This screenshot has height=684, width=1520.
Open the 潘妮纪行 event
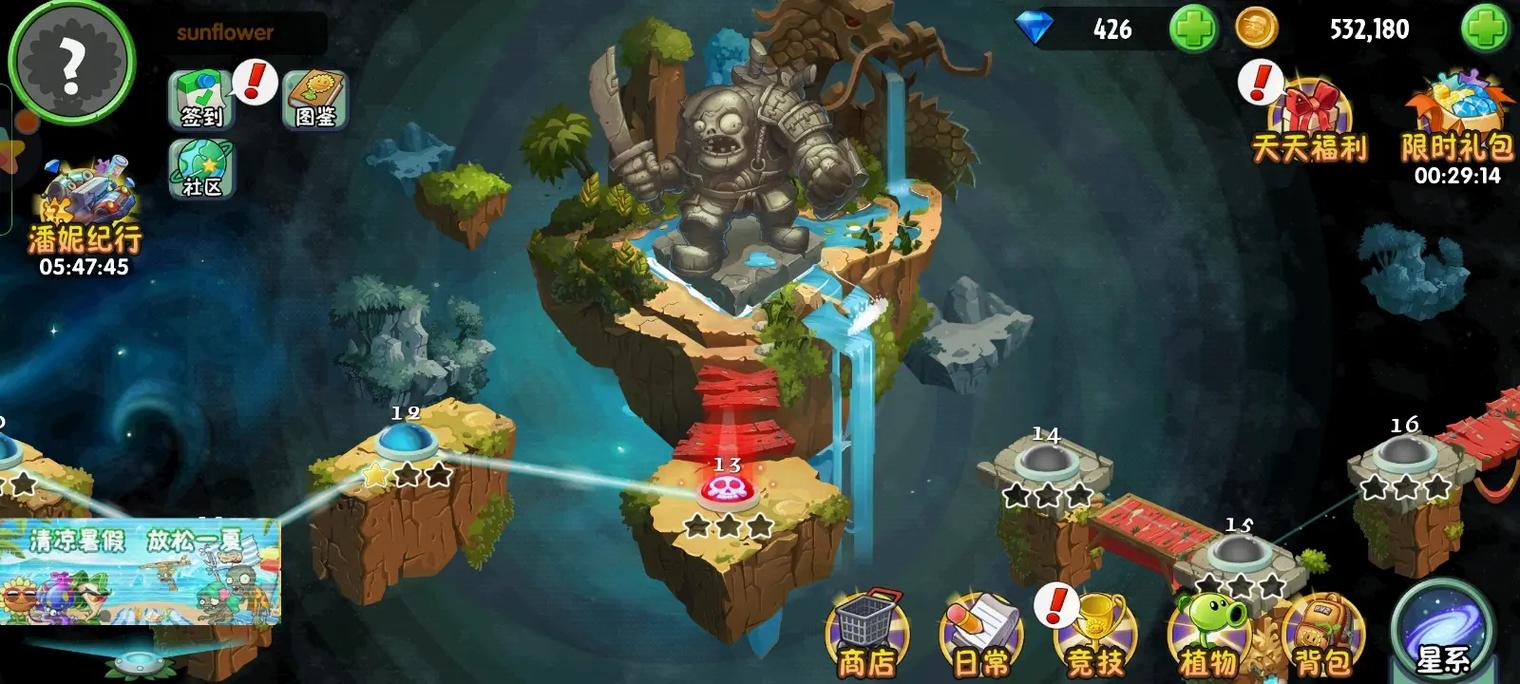[x=84, y=212]
